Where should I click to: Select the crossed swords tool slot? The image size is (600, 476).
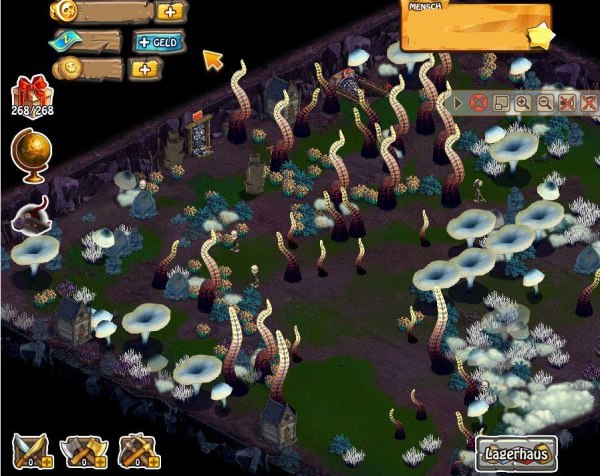click(x=30, y=452)
